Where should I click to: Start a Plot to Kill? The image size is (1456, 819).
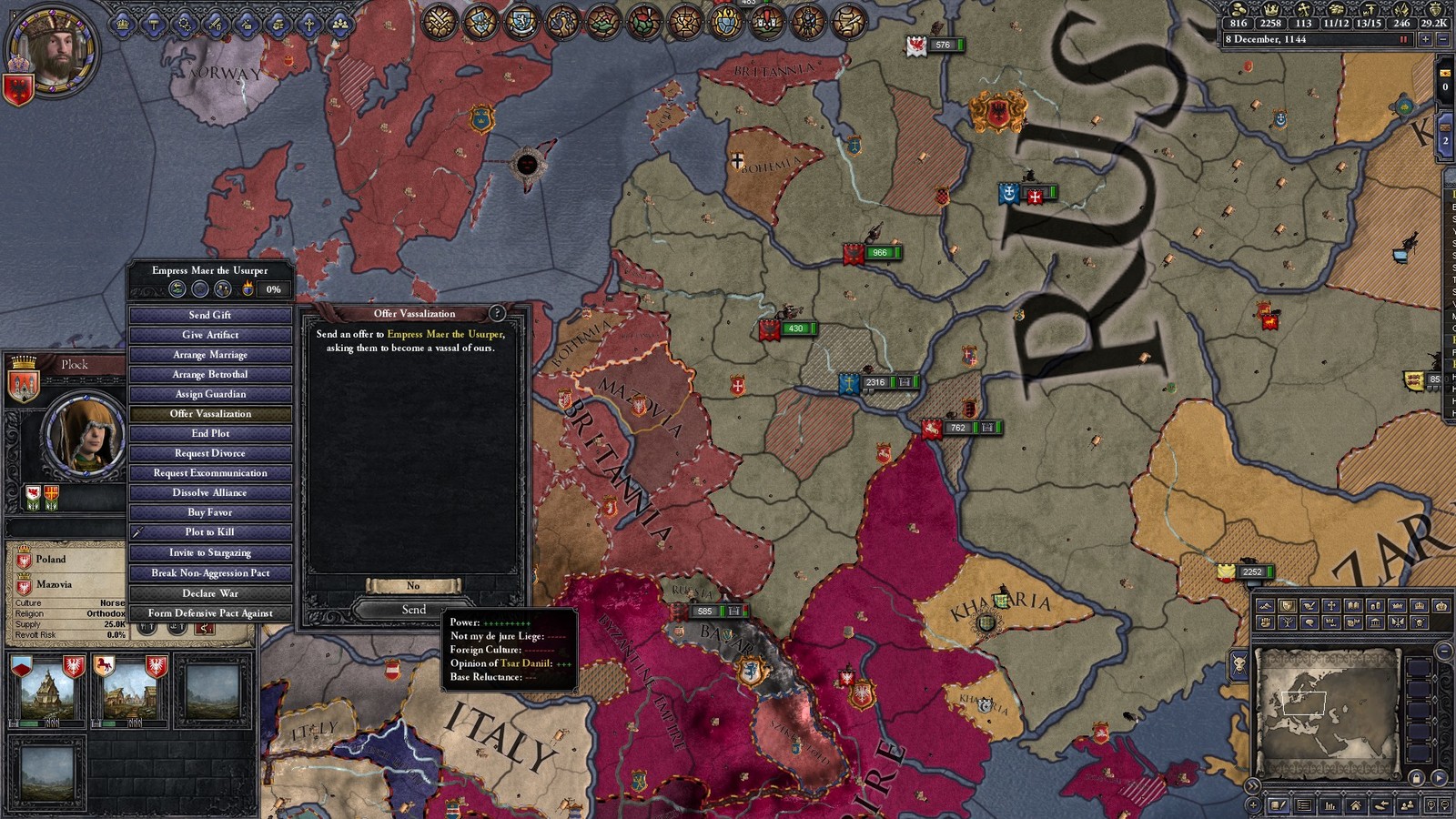click(210, 532)
